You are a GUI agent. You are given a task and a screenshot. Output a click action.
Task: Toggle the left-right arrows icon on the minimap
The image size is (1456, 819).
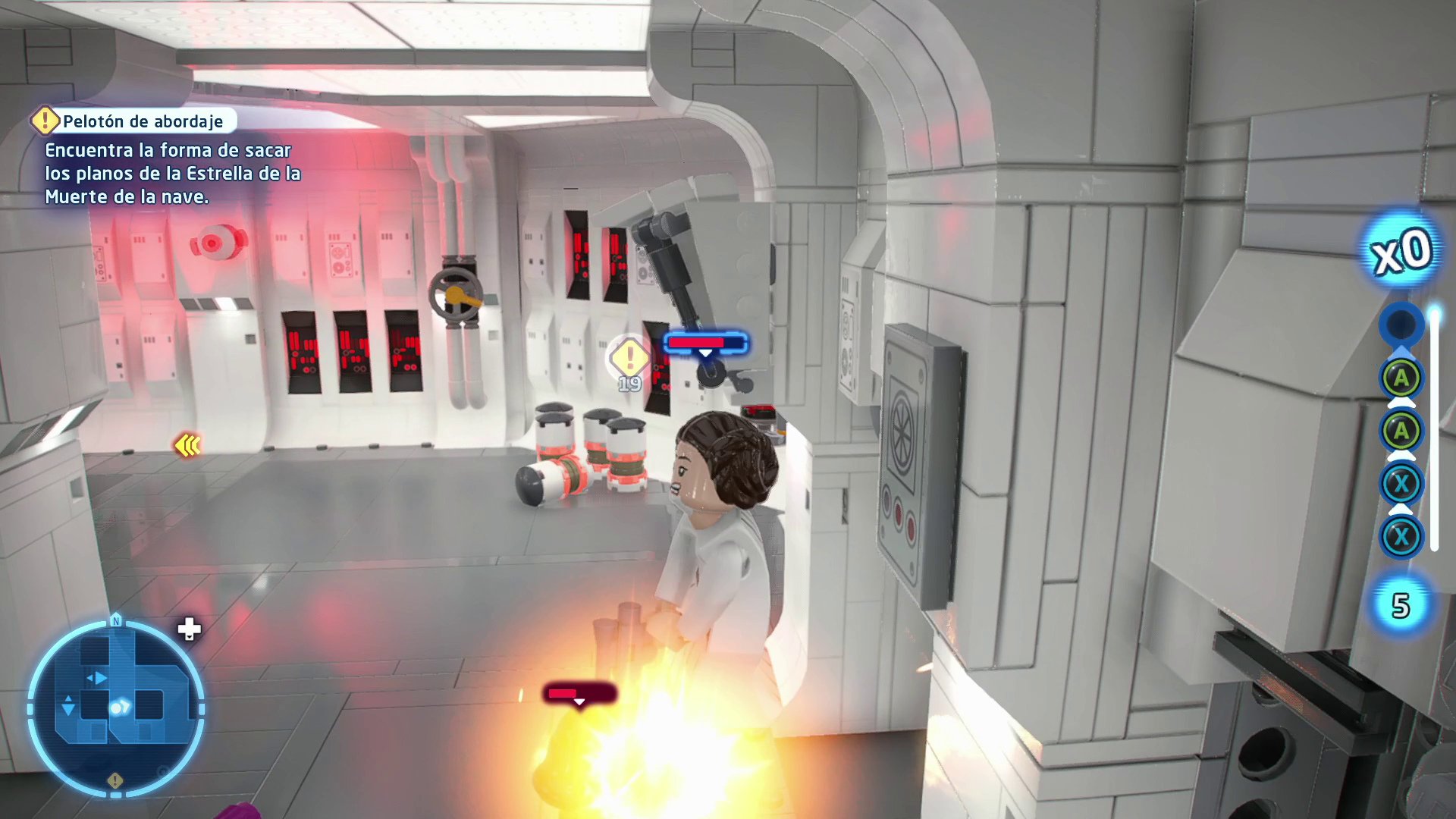(x=98, y=678)
